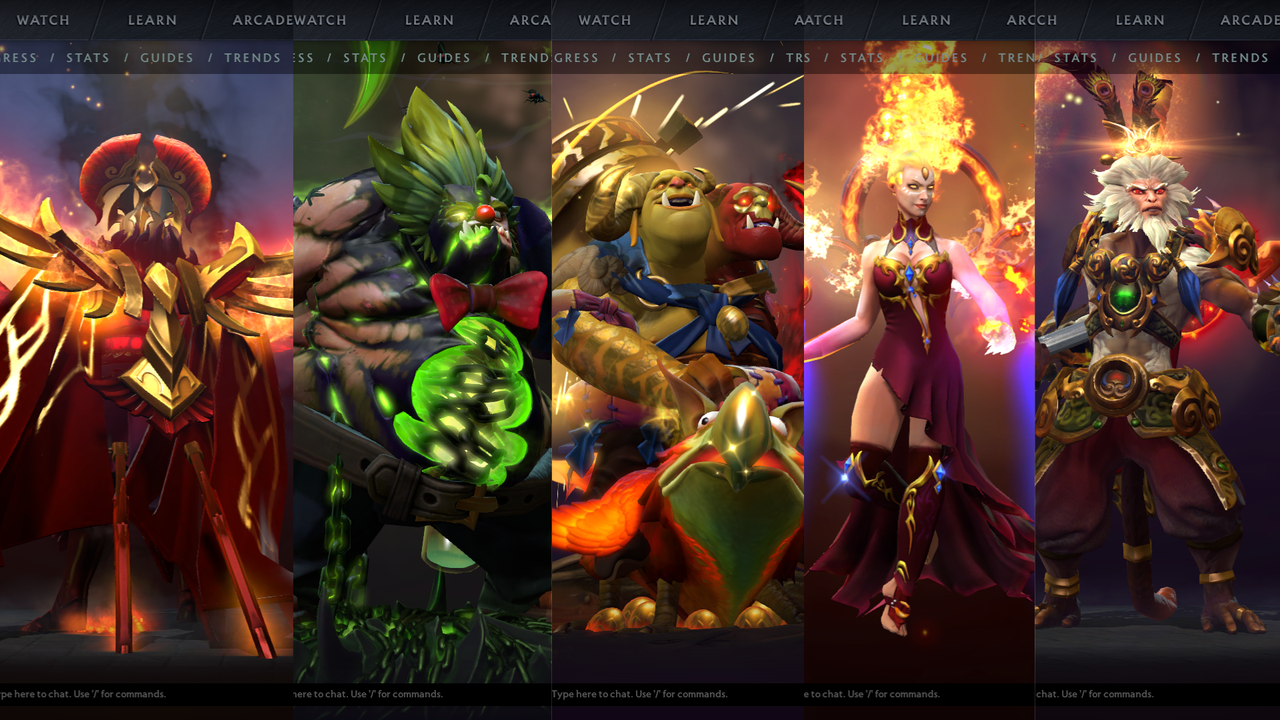Viewport: 1280px width, 720px height.
Task: Open GUIDES for the red-armored hero
Action: pyautogui.click(x=166, y=58)
